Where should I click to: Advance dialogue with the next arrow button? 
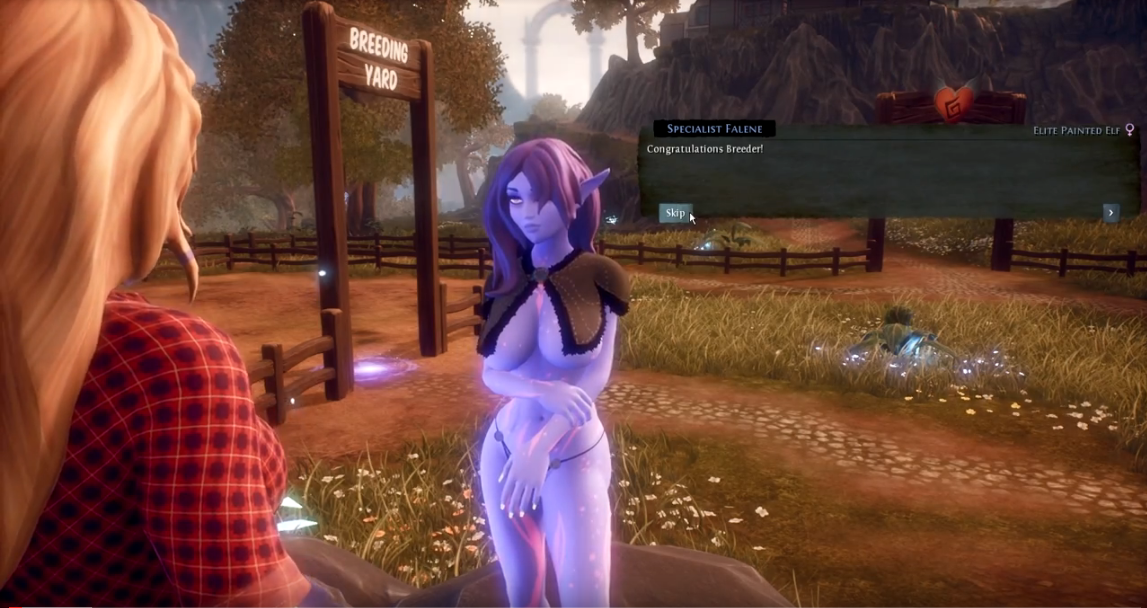coord(1110,212)
